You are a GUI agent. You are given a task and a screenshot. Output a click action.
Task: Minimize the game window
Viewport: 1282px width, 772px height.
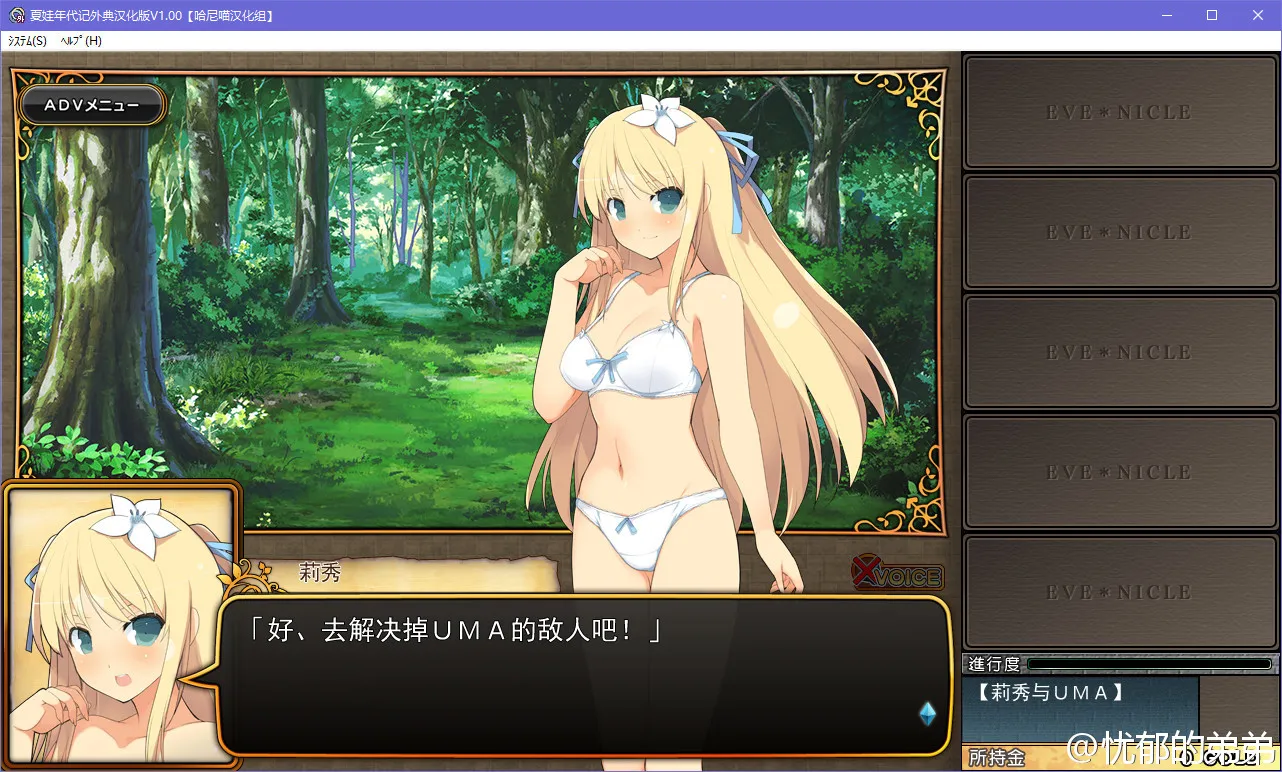1166,15
